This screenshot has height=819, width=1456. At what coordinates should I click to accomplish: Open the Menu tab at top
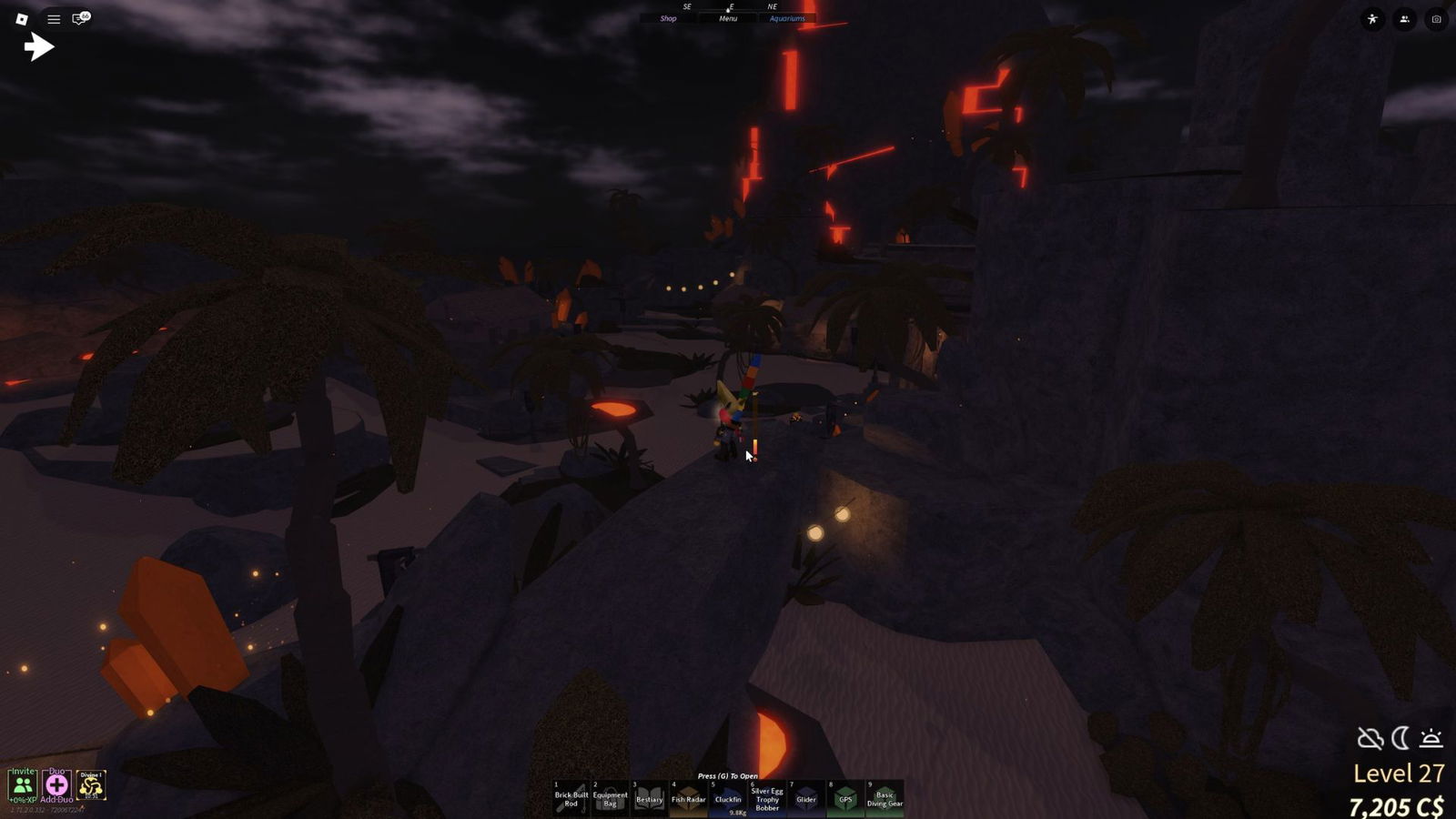(x=728, y=18)
